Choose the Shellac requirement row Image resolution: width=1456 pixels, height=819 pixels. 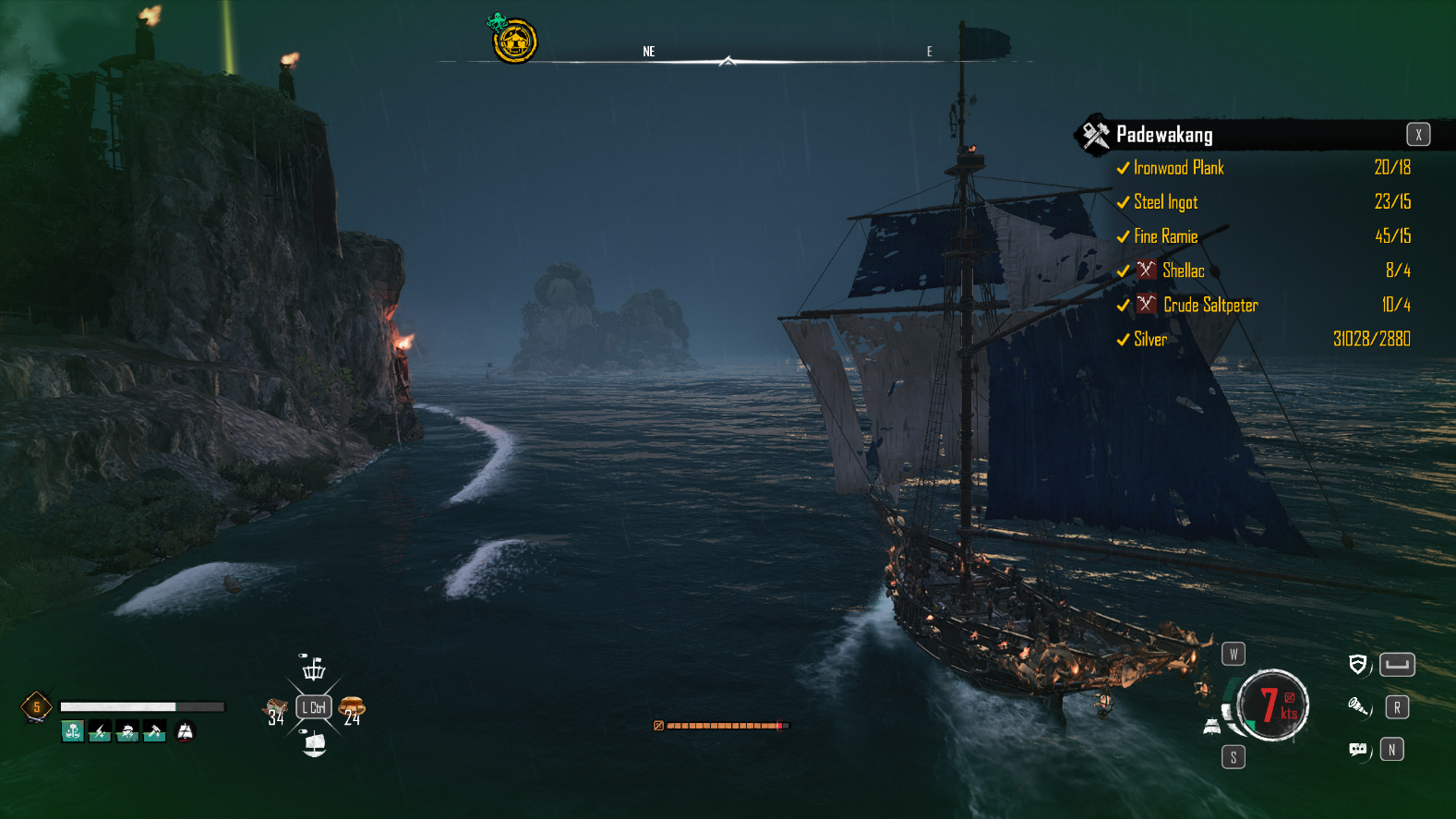1183,271
